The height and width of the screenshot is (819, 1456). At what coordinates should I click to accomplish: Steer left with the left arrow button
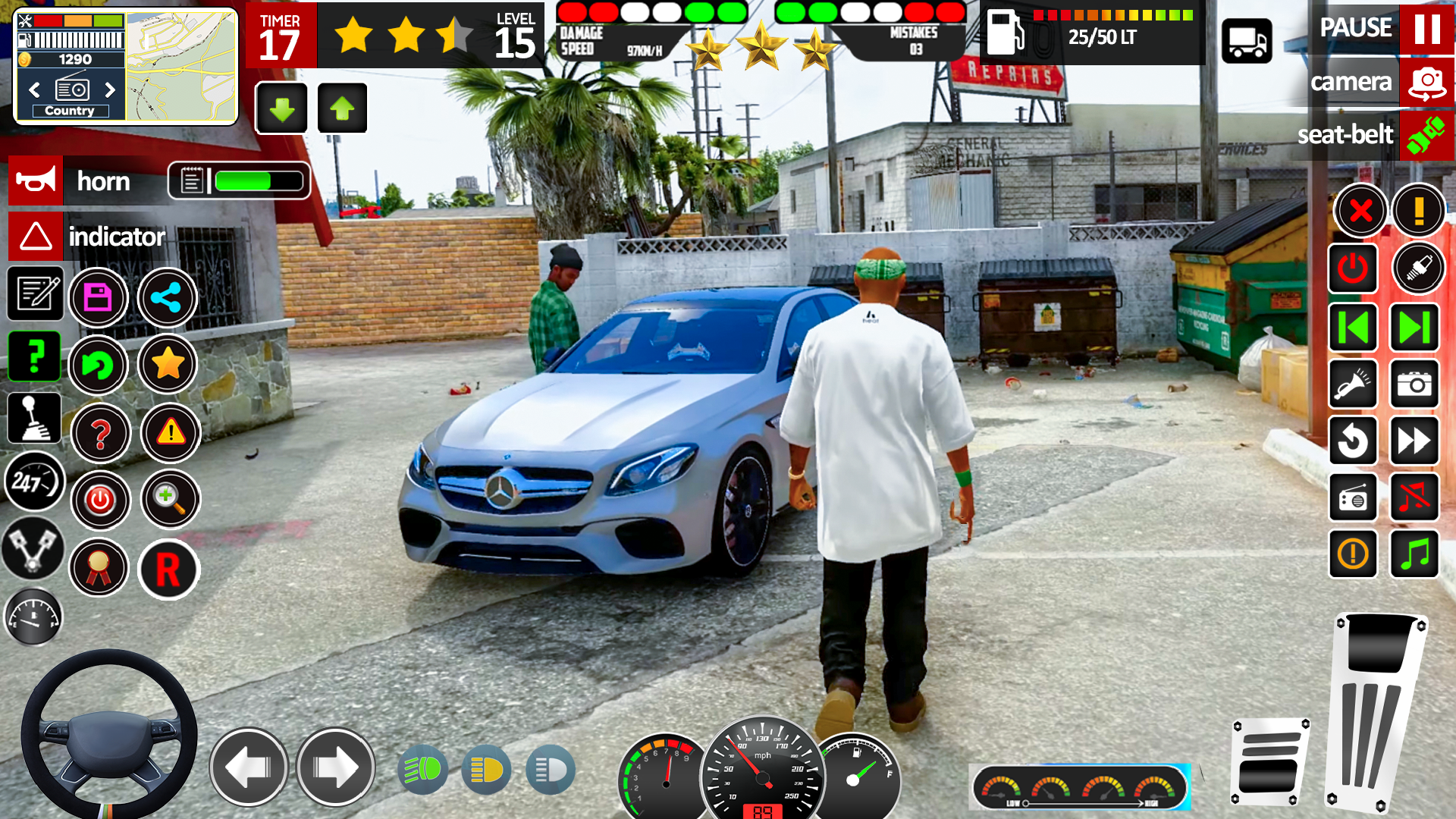[248, 767]
